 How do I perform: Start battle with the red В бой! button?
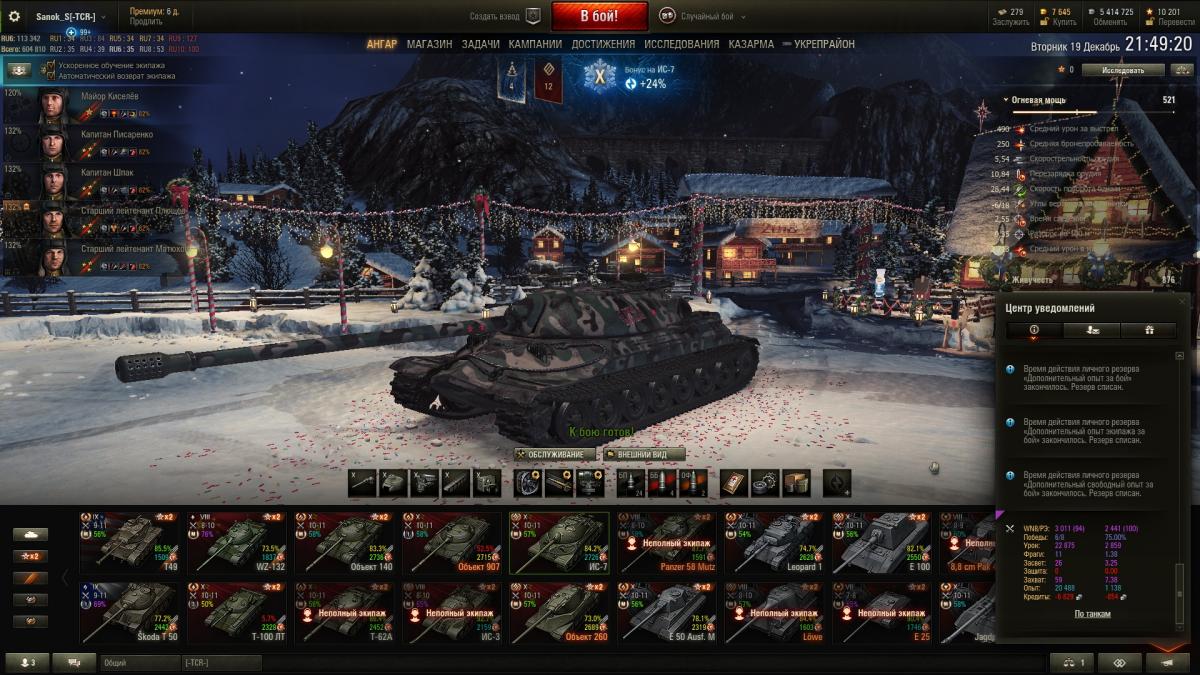[x=599, y=16]
